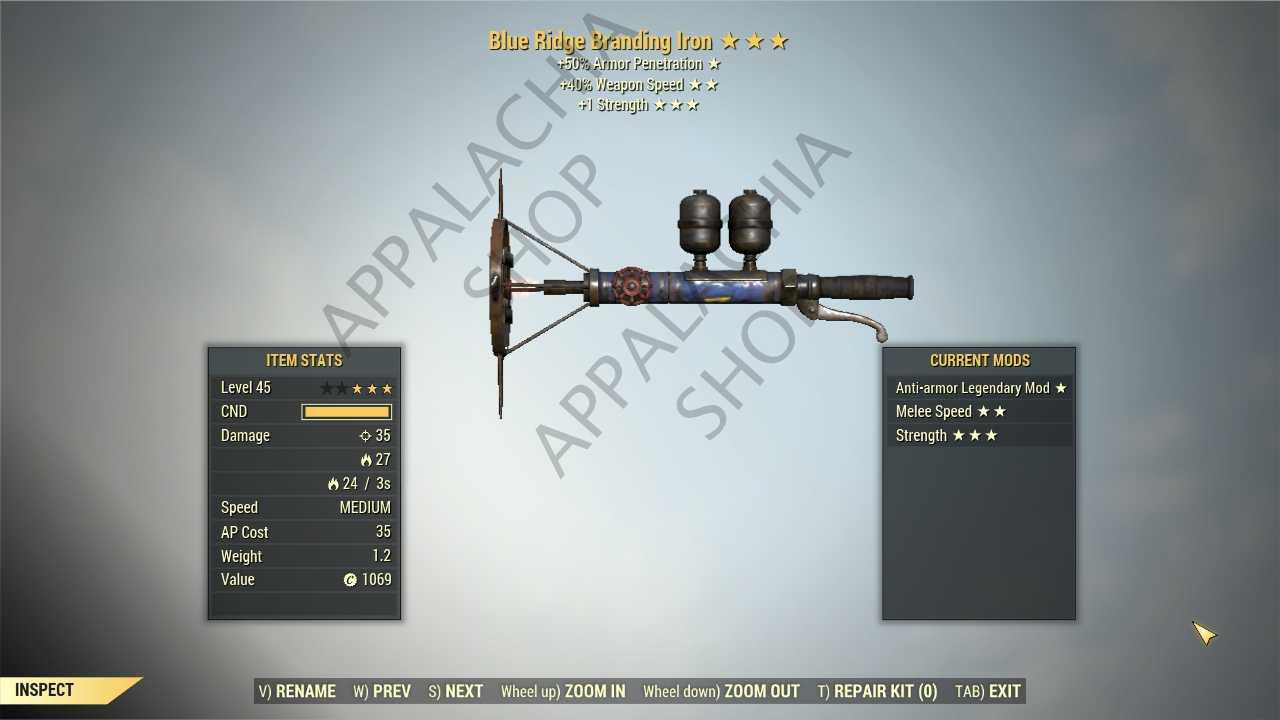Go to the PREV item
The height and width of the screenshot is (720, 1280).
tap(382, 691)
